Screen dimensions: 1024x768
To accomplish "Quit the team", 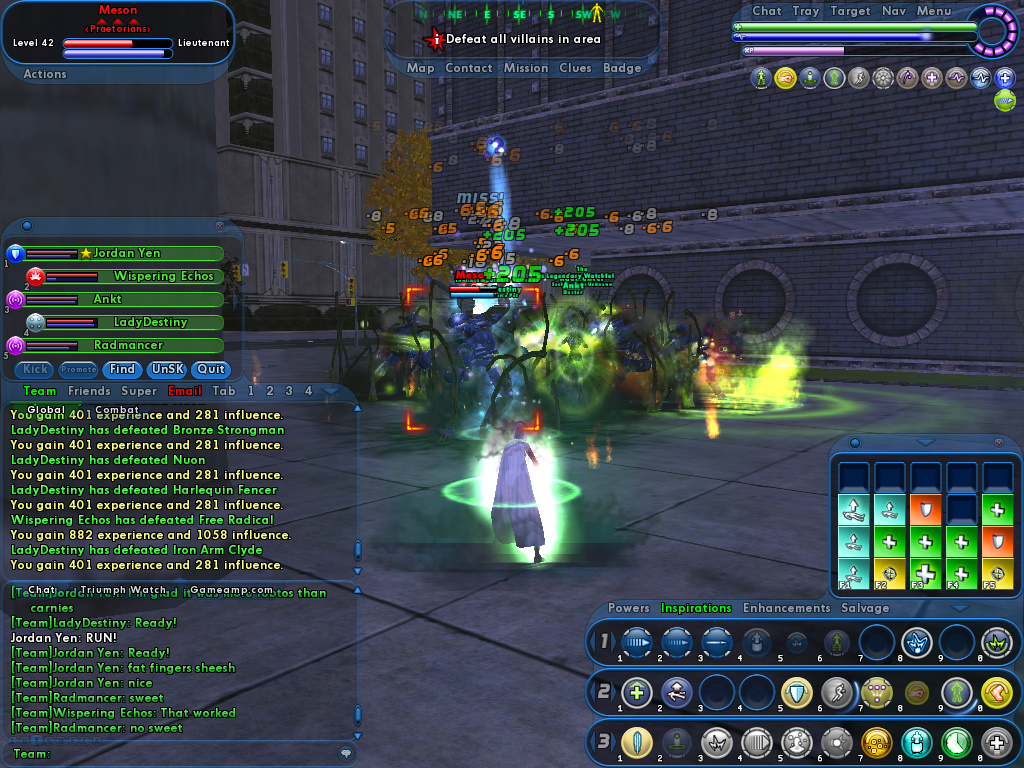I will [211, 369].
